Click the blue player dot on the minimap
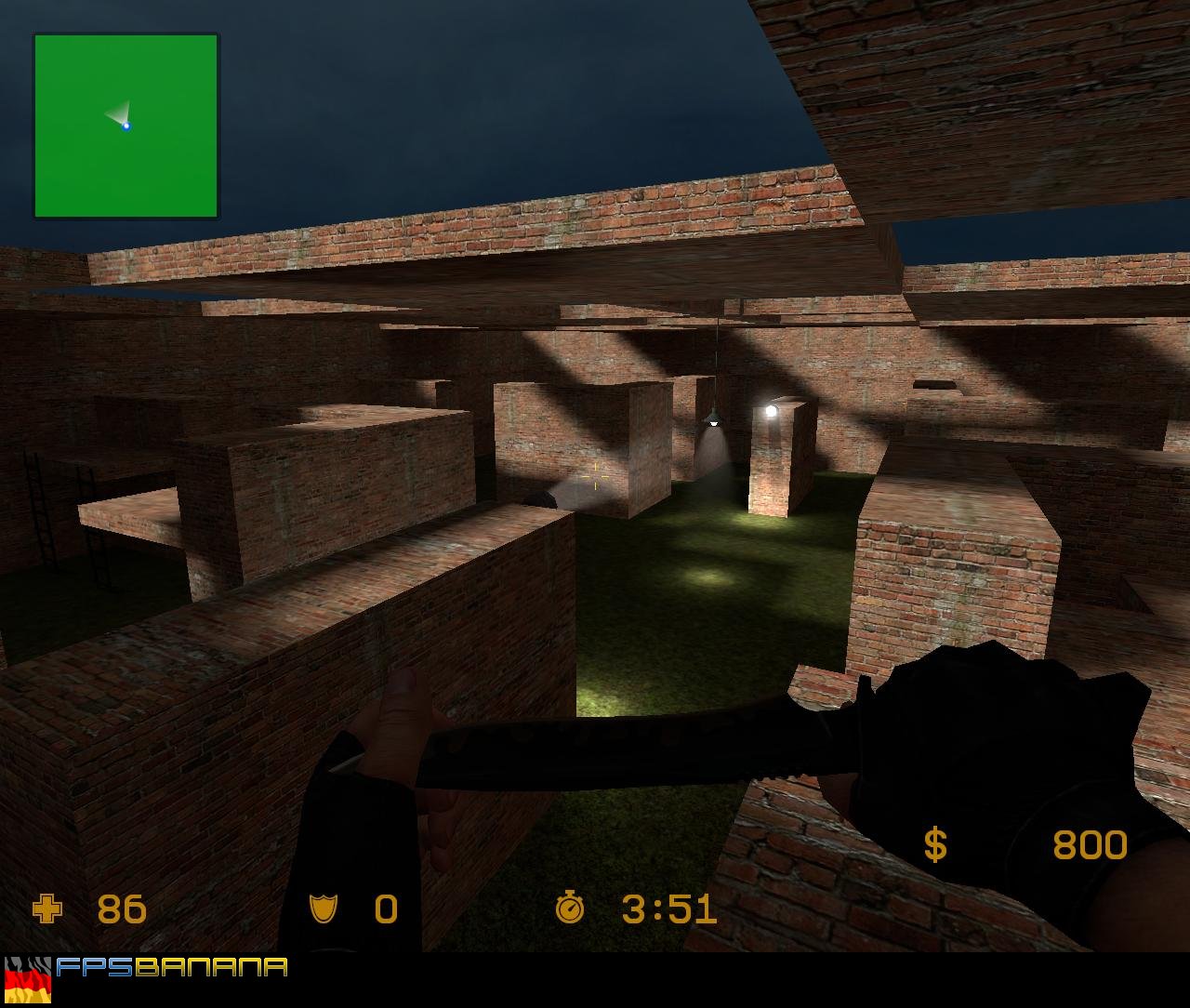The height and width of the screenshot is (1008, 1190). (126, 126)
